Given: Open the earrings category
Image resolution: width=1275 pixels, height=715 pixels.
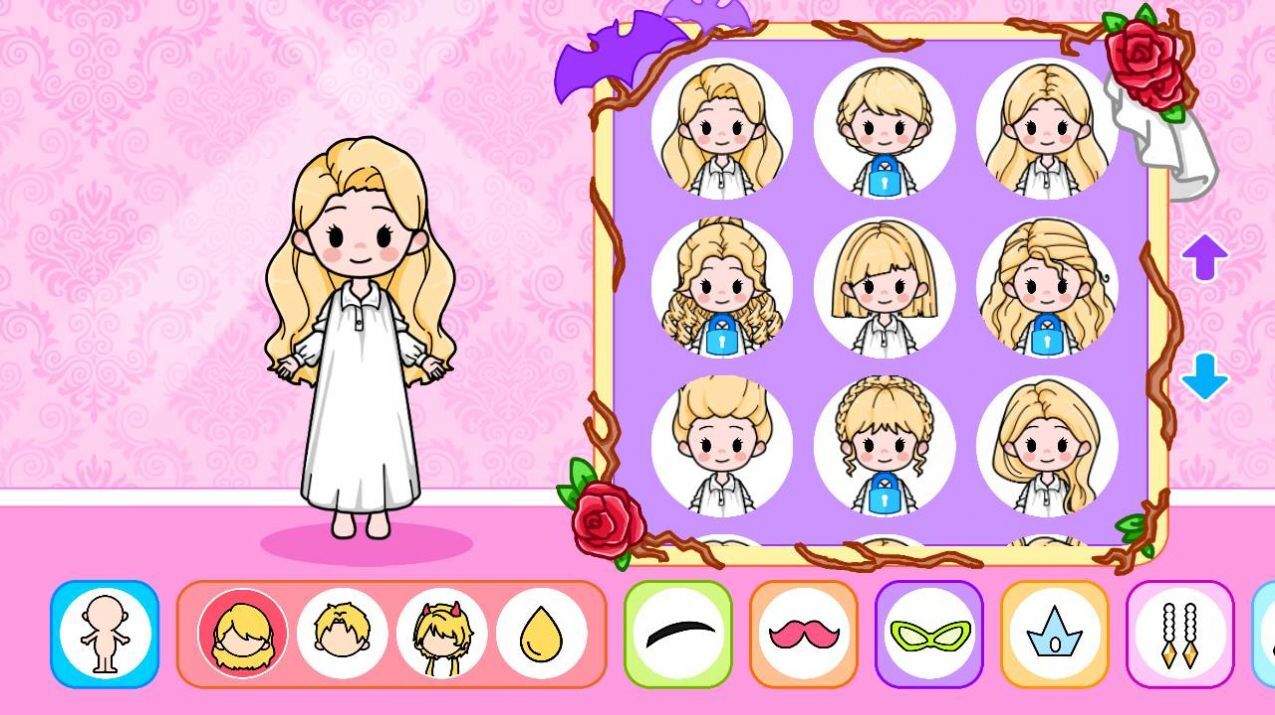Looking at the screenshot, I should [x=1180, y=634].
